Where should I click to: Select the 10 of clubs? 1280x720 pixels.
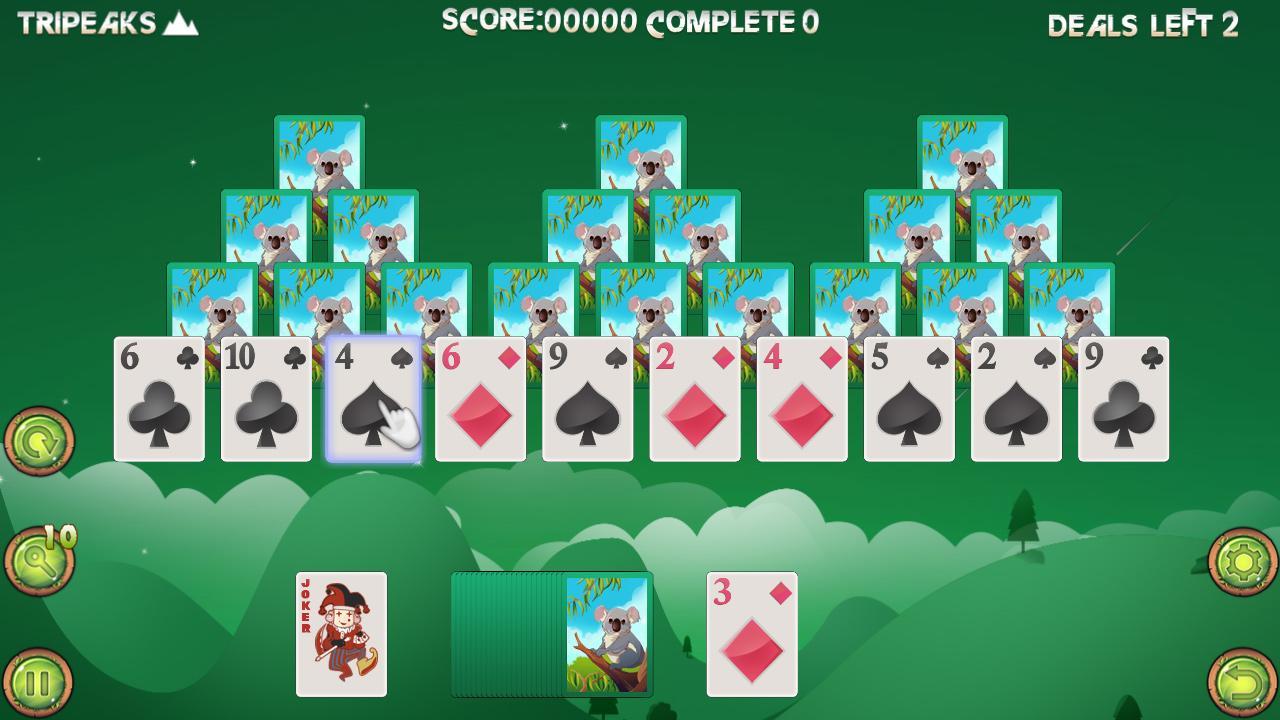(x=266, y=400)
